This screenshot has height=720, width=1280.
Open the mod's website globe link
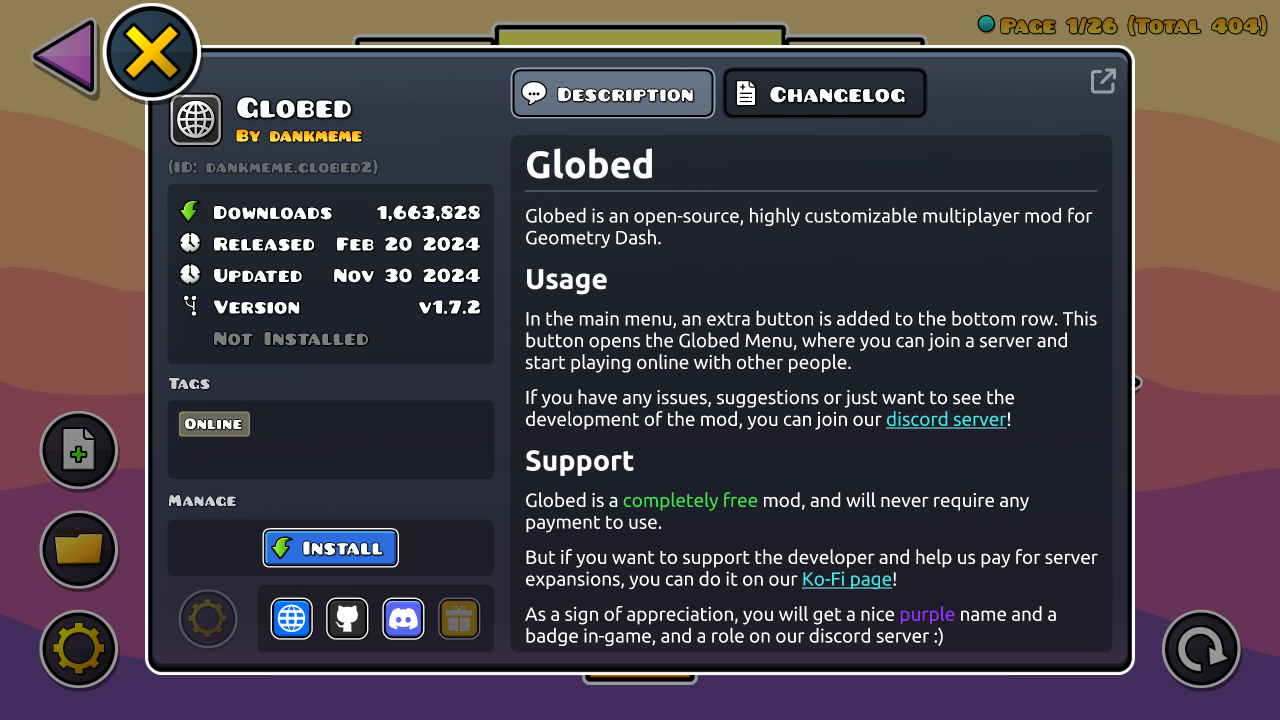(x=291, y=619)
